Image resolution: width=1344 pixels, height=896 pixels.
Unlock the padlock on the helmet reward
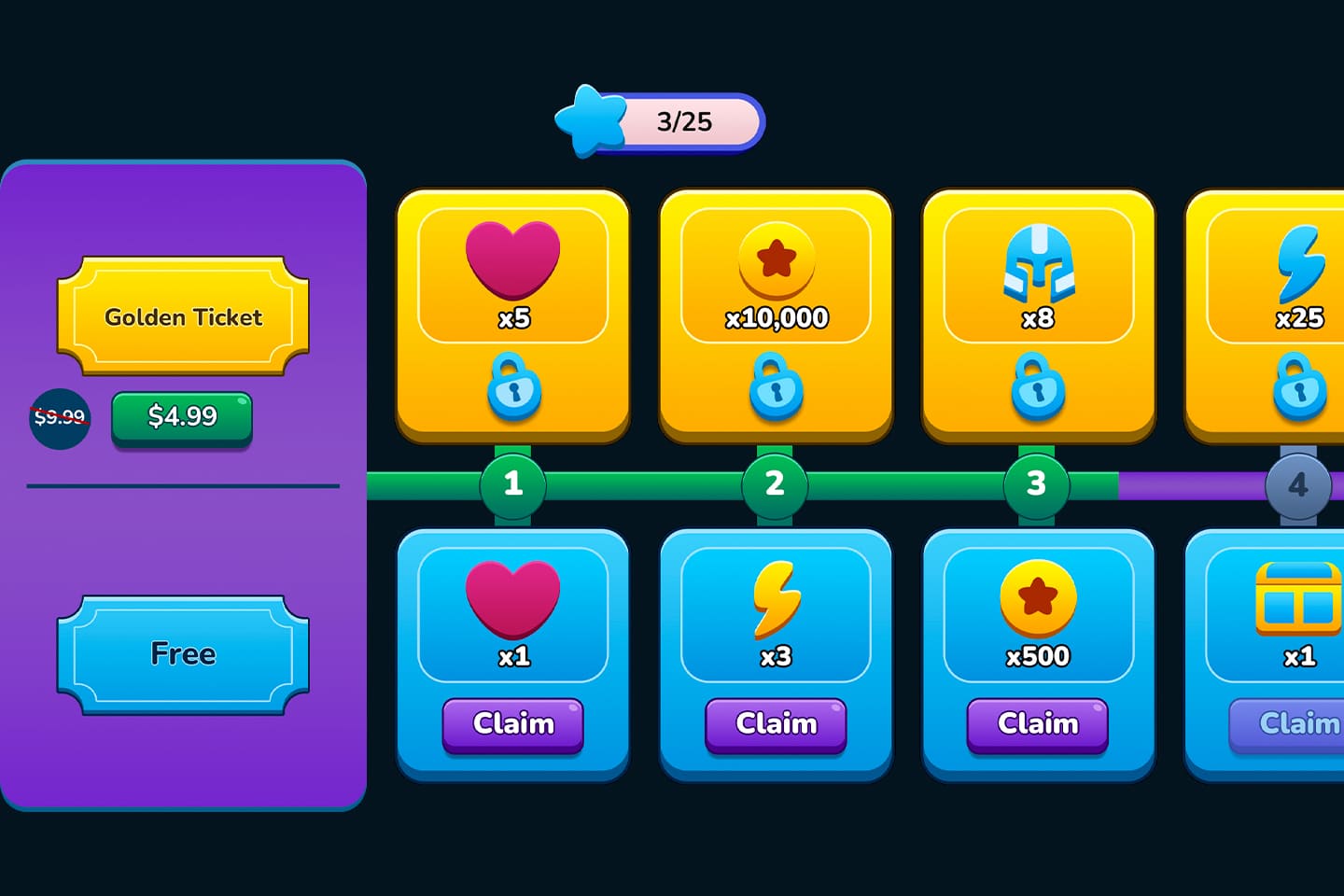point(1038,389)
